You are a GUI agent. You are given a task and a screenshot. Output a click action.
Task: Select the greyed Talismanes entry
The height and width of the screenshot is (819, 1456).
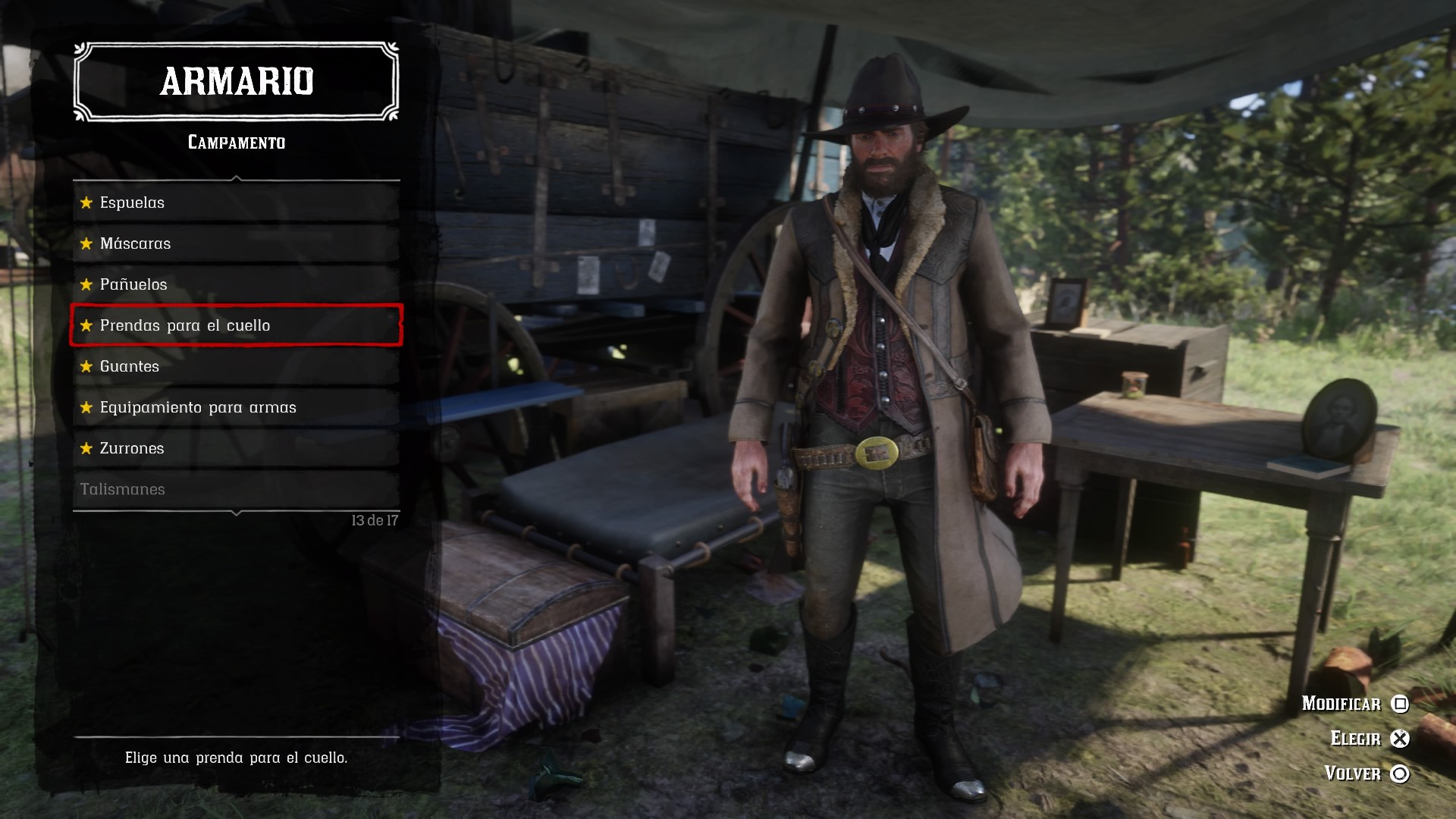(x=235, y=489)
